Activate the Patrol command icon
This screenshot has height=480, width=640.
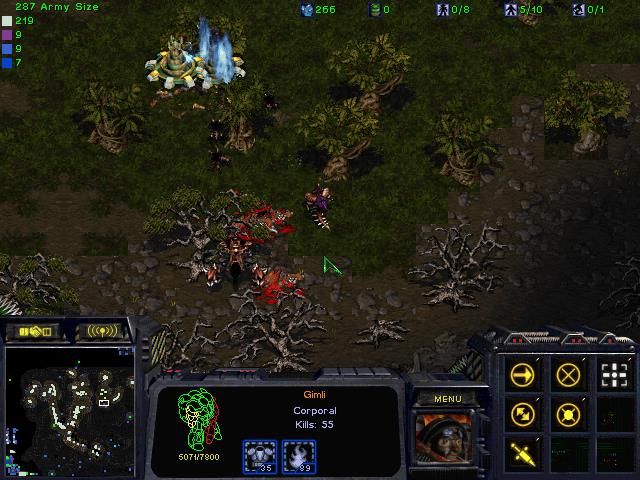(x=522, y=413)
